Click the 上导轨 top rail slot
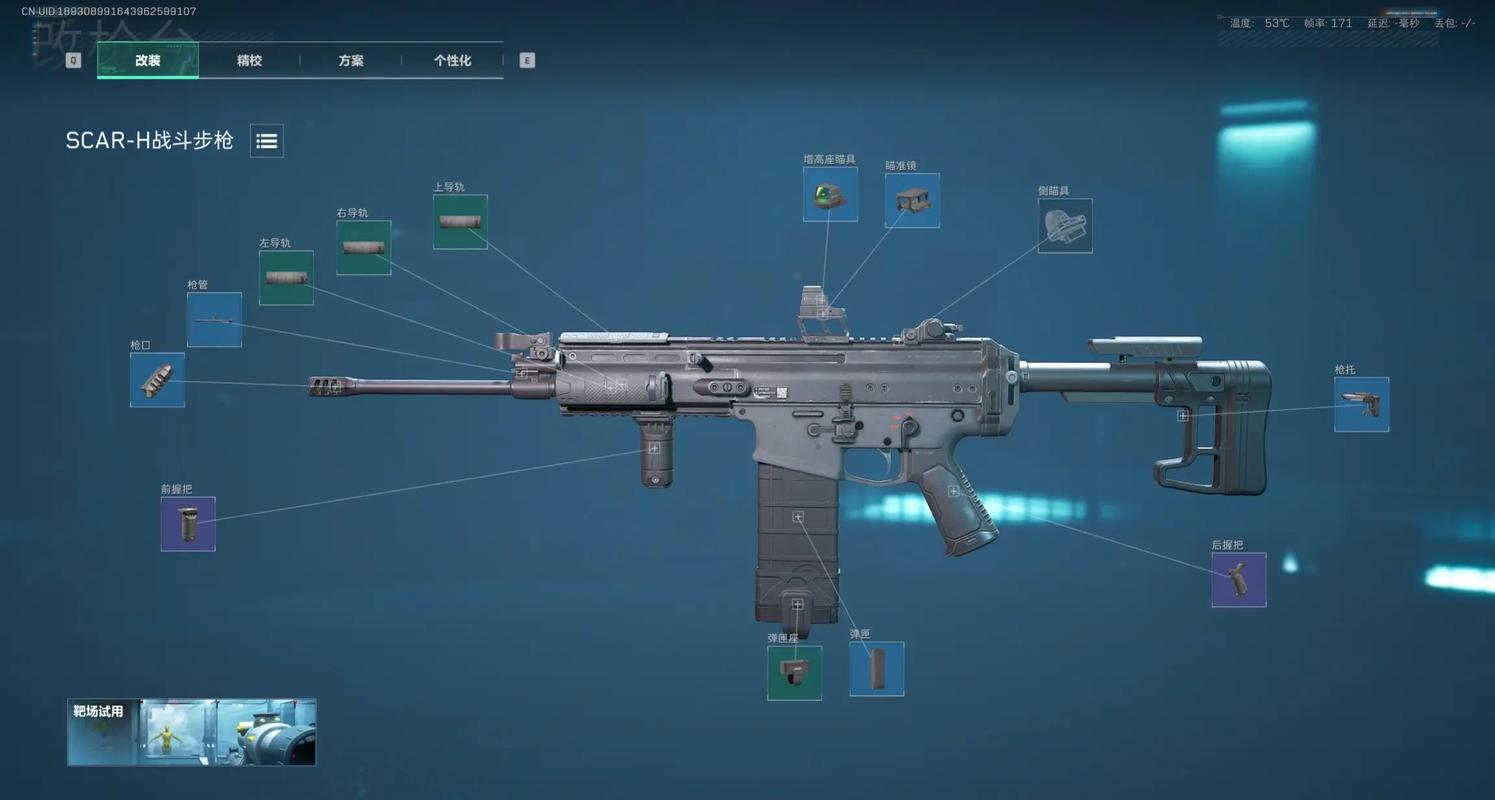 (460, 222)
